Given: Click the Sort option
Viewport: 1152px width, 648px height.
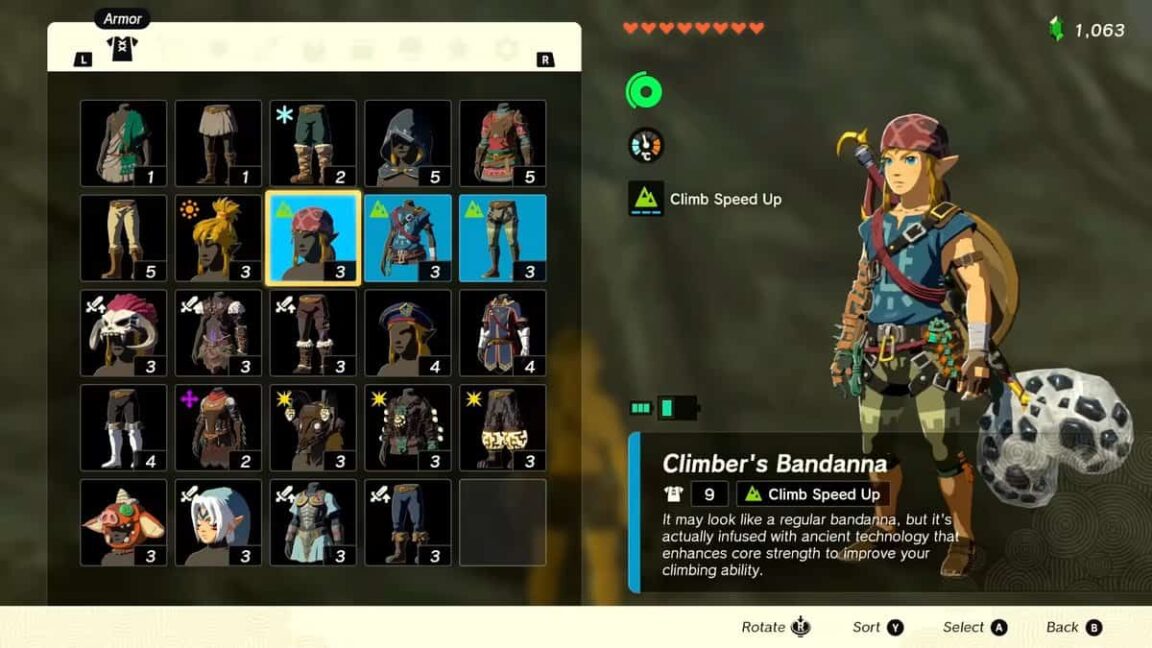Looking at the screenshot, I should [x=877, y=627].
